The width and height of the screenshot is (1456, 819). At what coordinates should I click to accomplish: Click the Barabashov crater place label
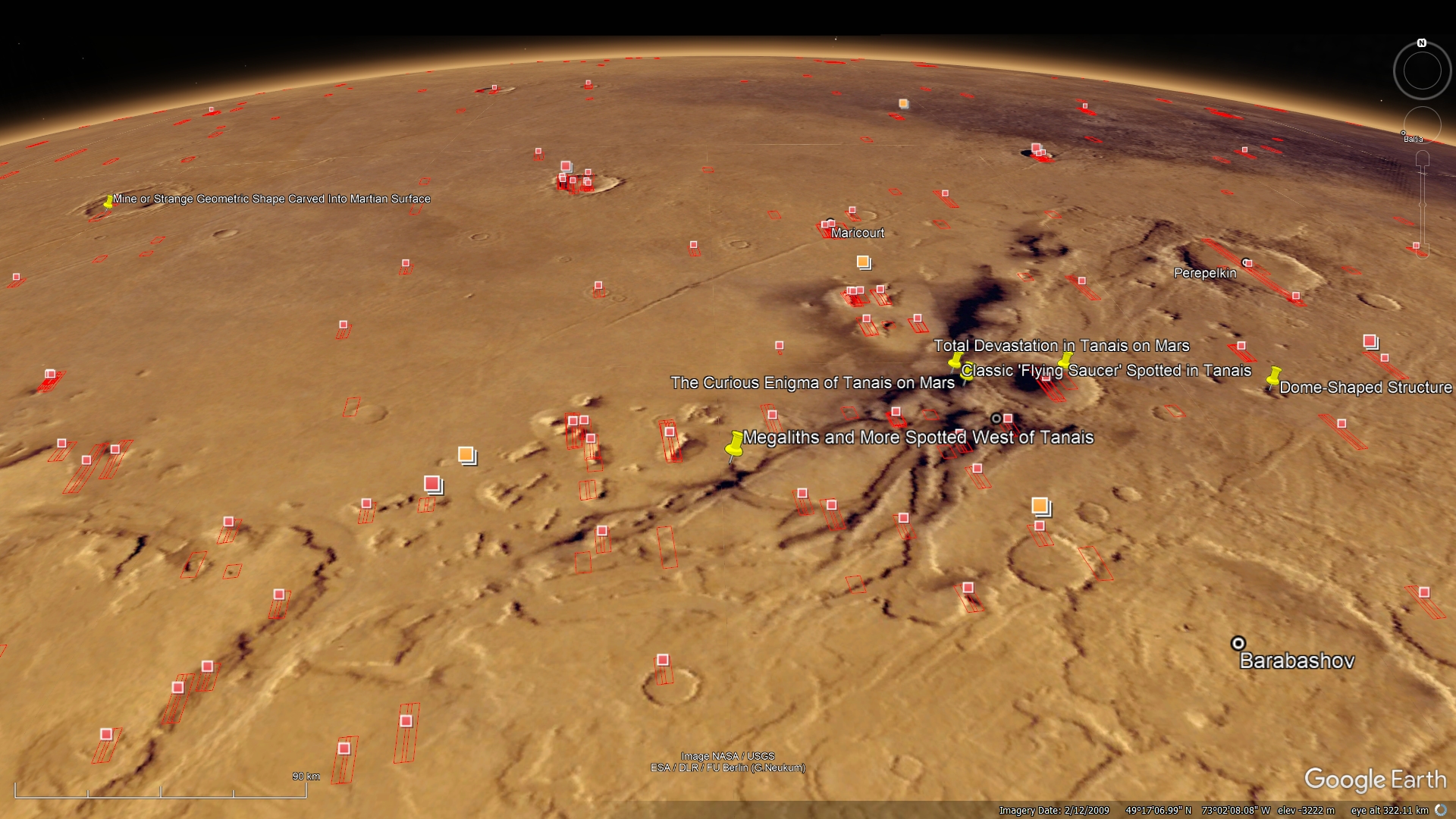click(1296, 661)
